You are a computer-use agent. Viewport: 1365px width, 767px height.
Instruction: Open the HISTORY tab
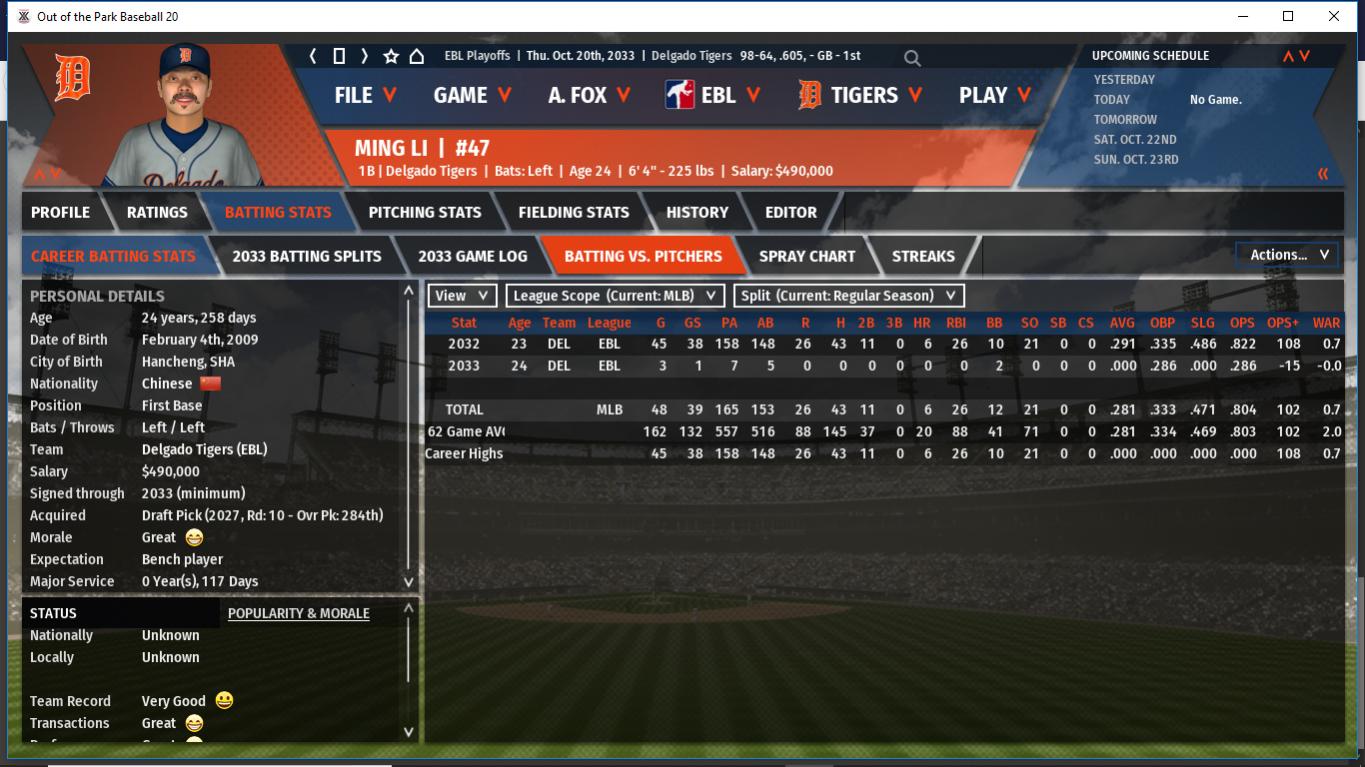click(x=697, y=212)
